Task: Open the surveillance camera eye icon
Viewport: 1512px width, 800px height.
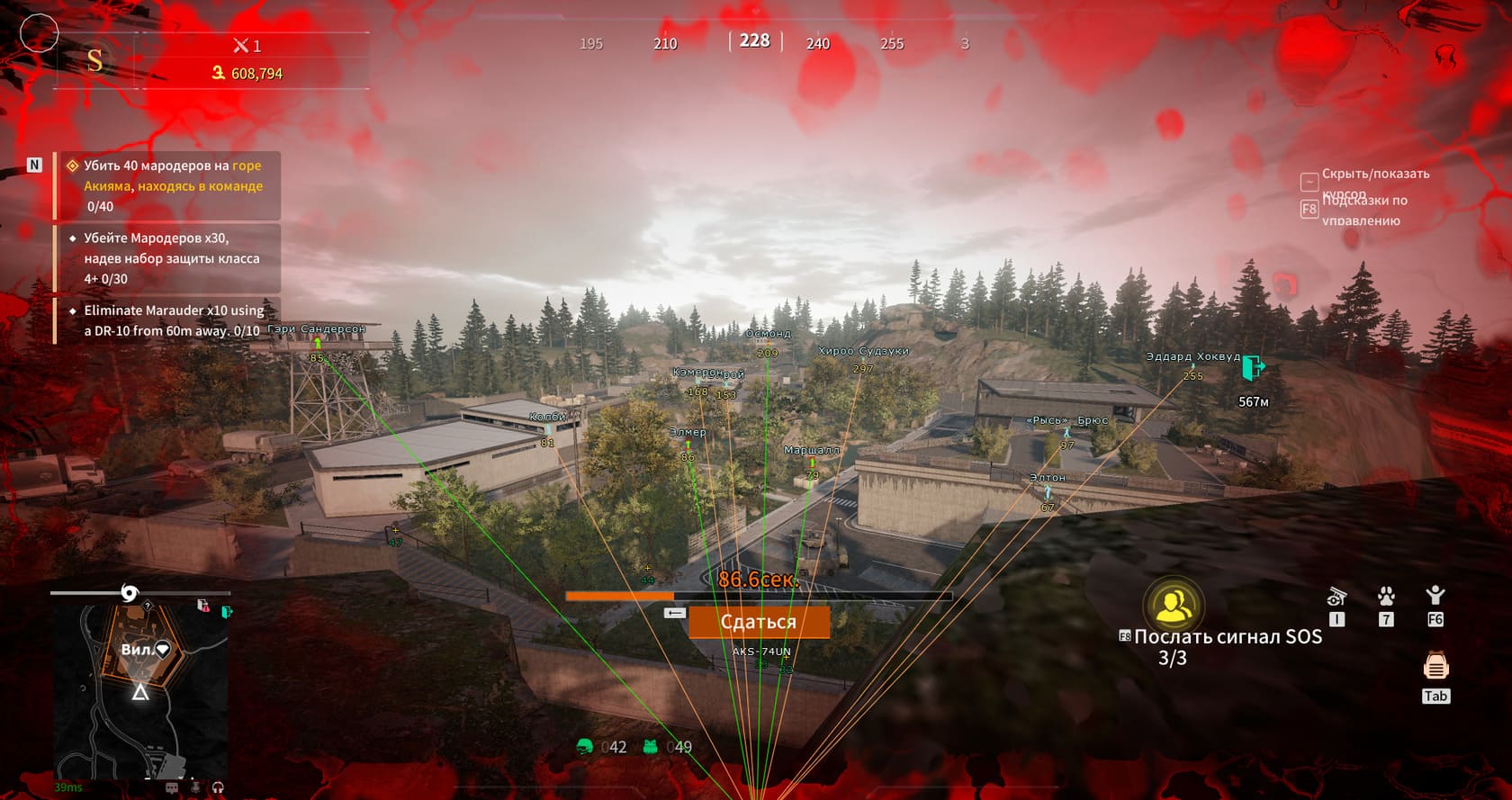Action: pos(1336,596)
